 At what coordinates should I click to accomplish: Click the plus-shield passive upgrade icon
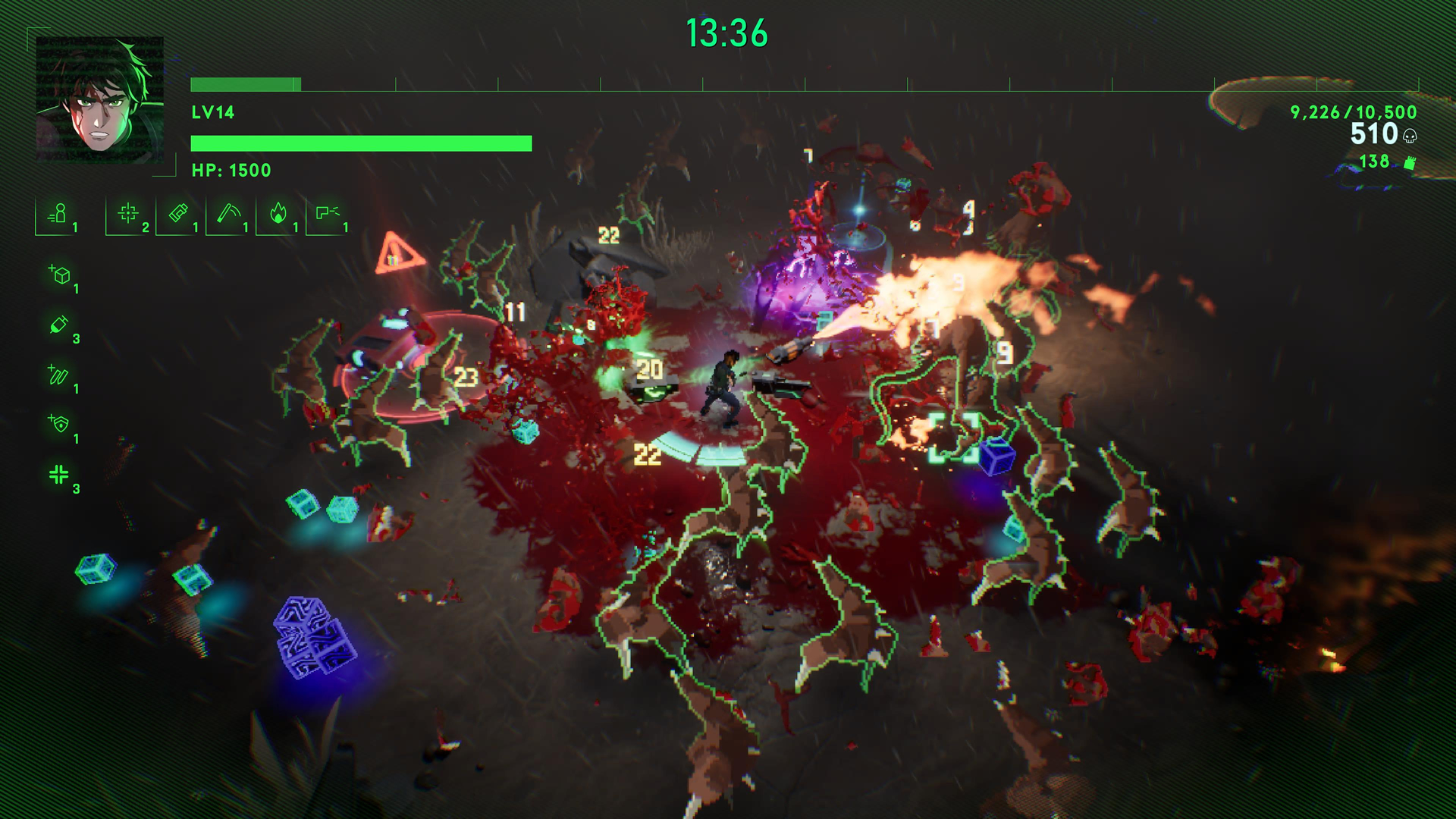[x=59, y=425]
